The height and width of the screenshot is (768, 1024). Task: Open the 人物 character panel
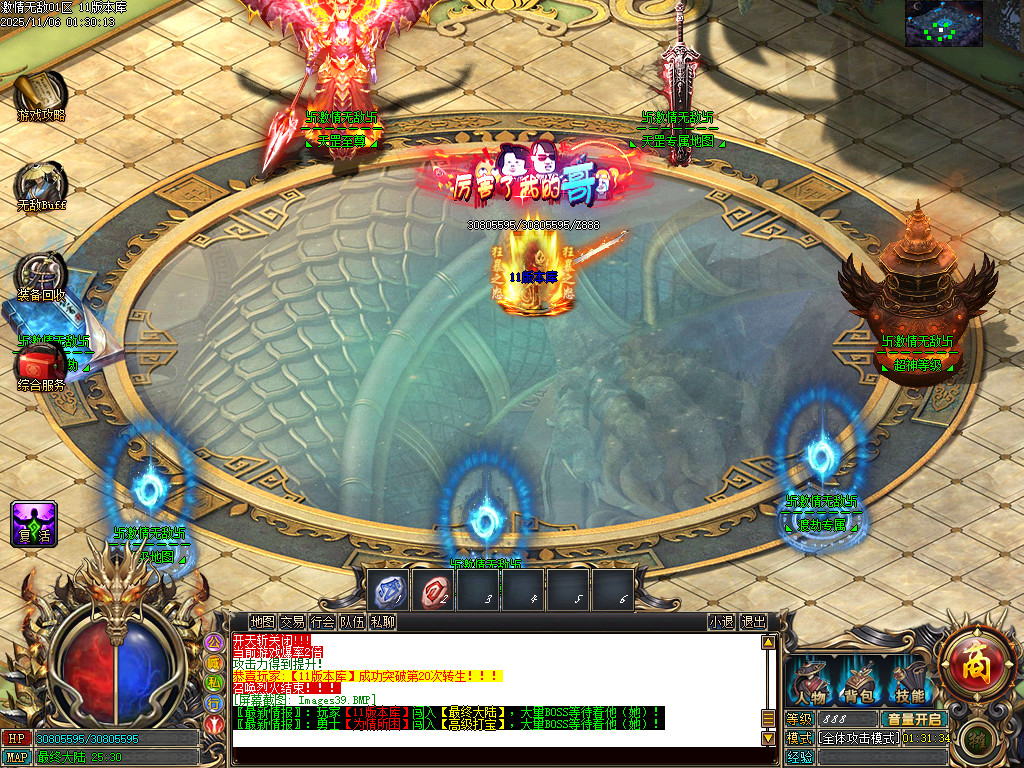(x=810, y=683)
